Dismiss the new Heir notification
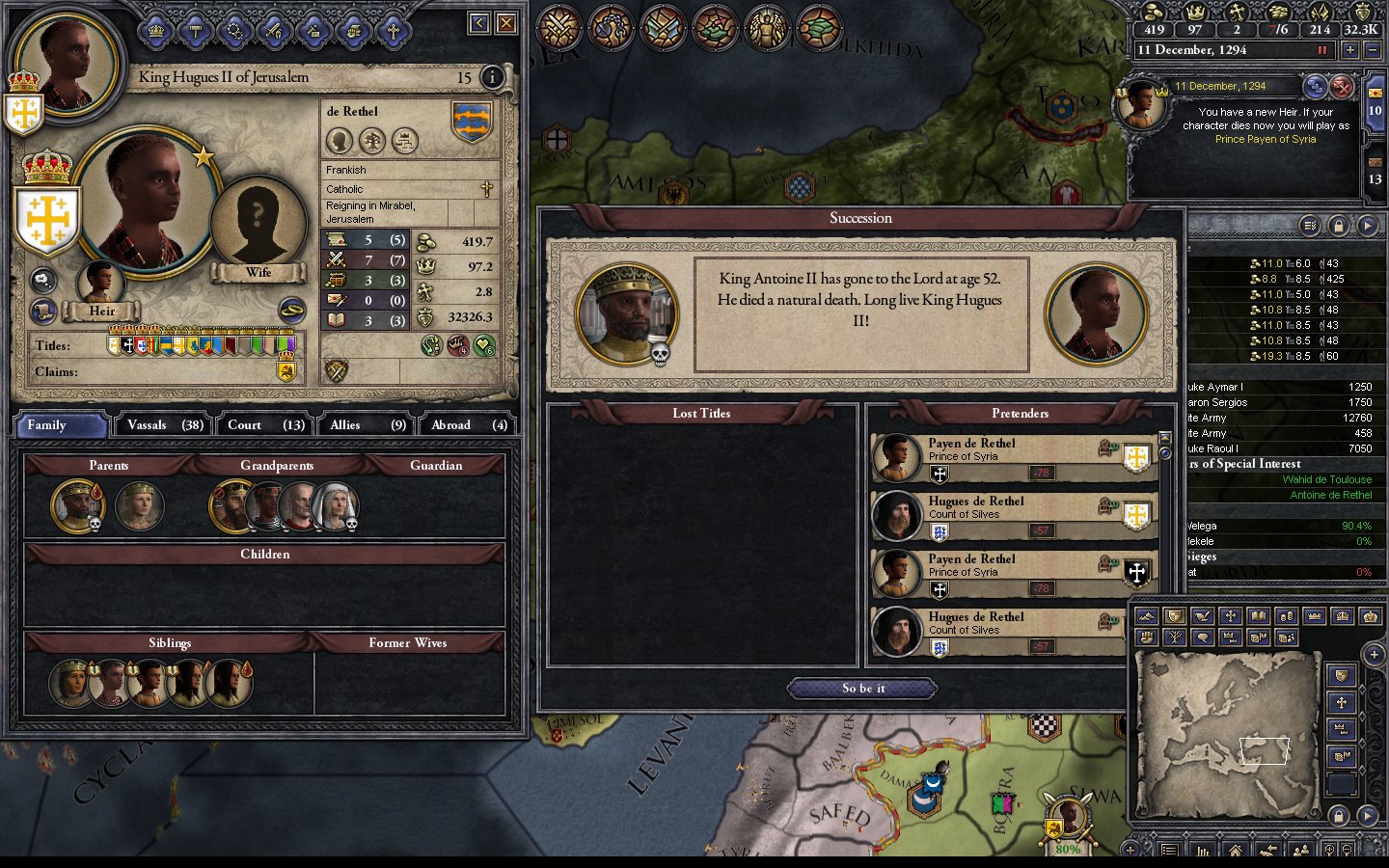This screenshot has width=1389, height=868. (x=1342, y=88)
